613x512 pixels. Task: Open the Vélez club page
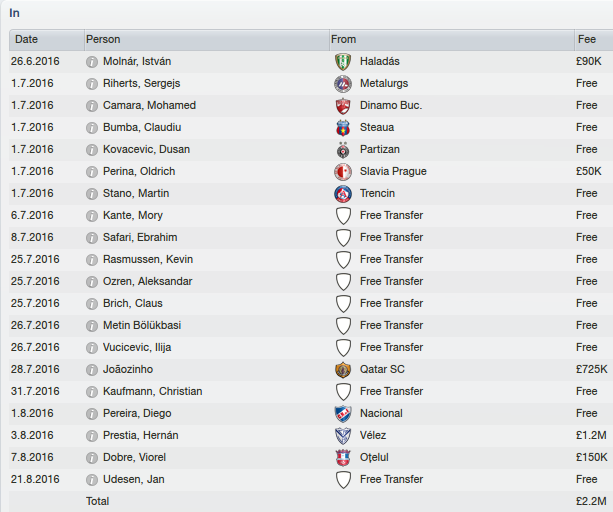(376, 435)
